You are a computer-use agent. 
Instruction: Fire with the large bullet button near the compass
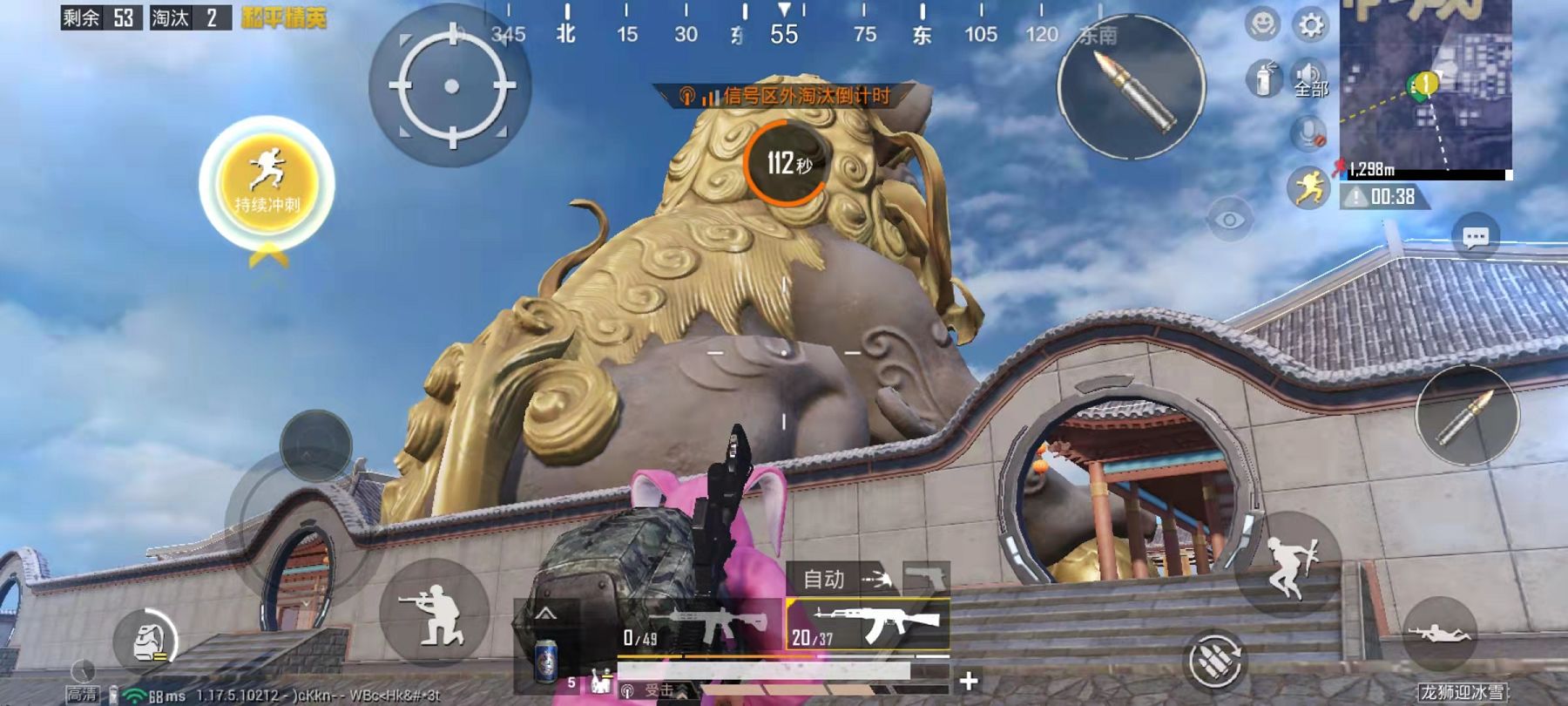click(1131, 87)
